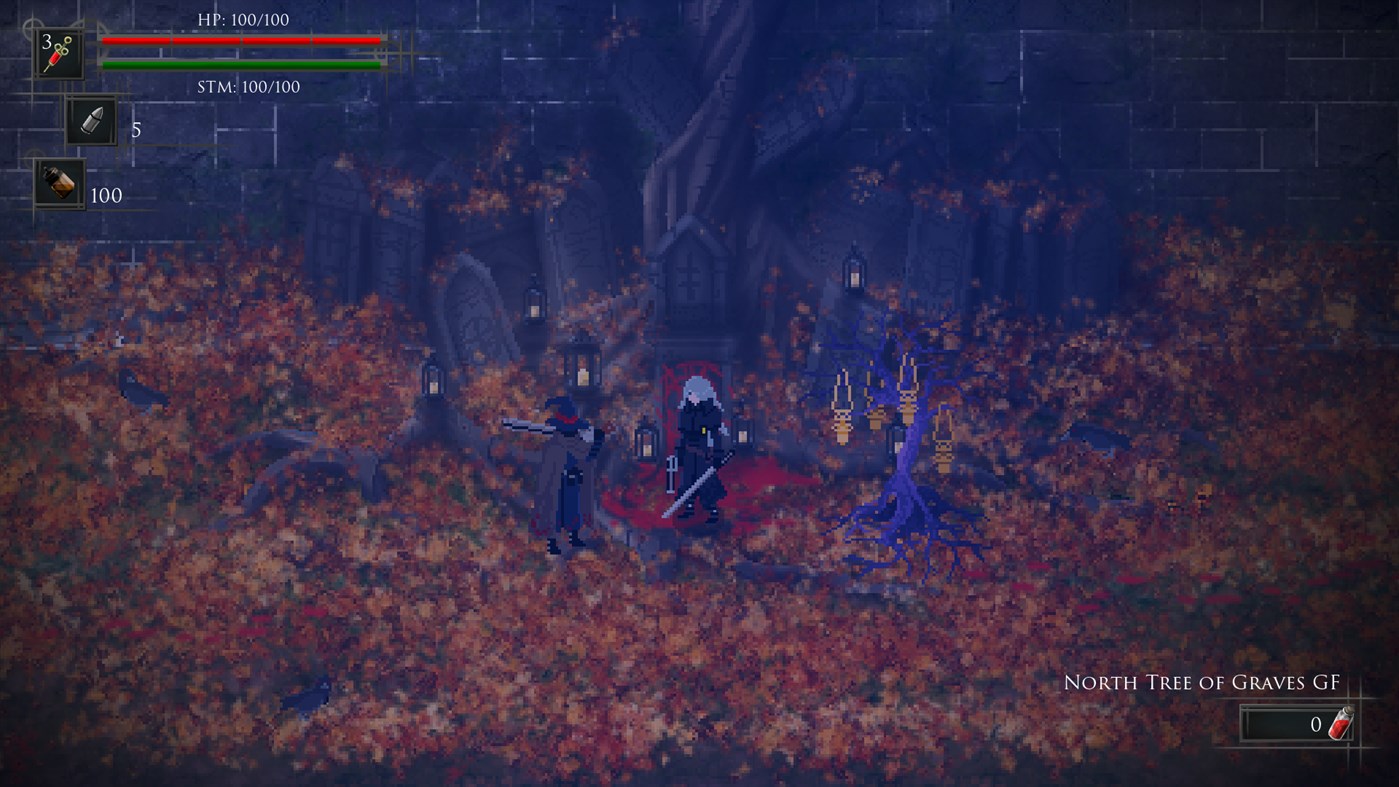
Task: Click the green STM stamina bar
Action: [x=240, y=64]
